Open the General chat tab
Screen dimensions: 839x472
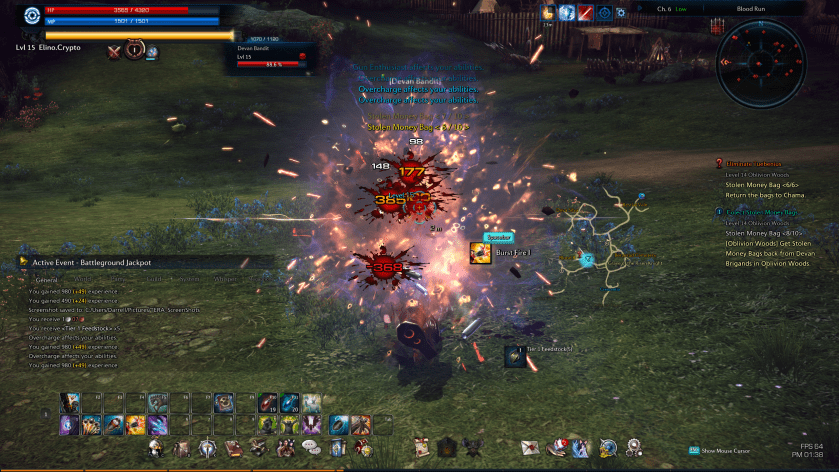pyautogui.click(x=46, y=280)
